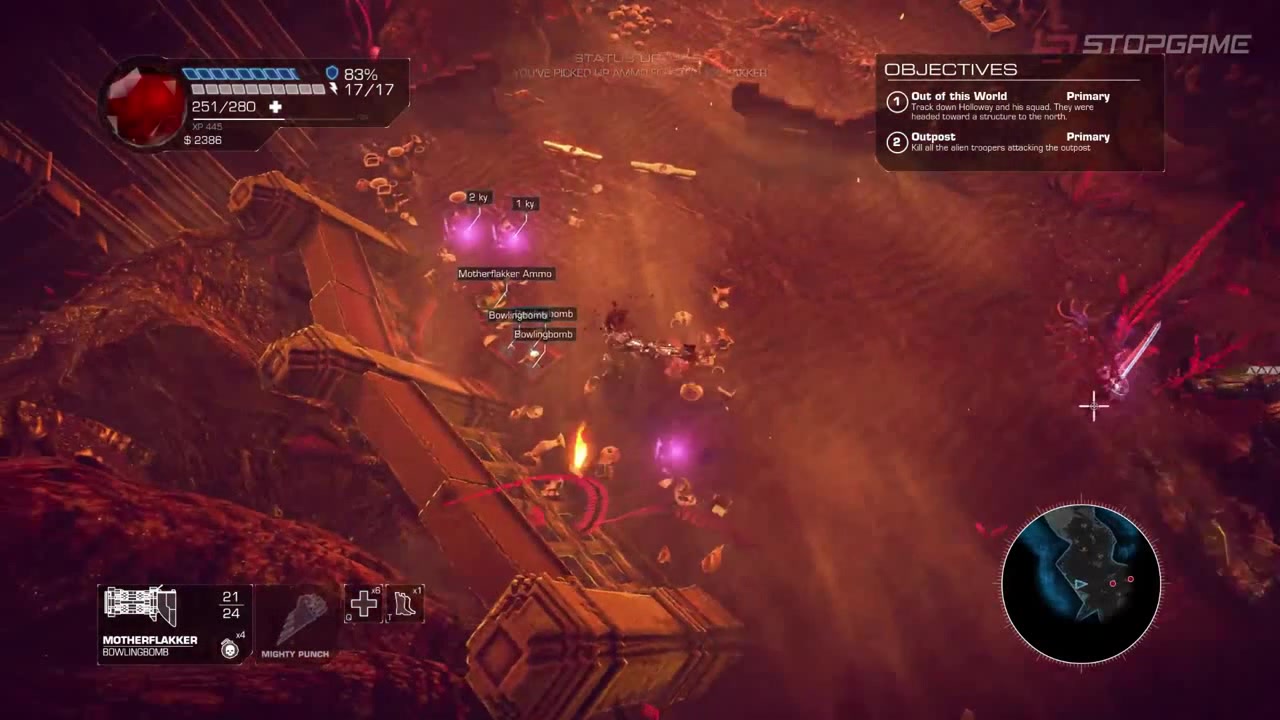Open the circular minimap

pyautogui.click(x=1081, y=583)
